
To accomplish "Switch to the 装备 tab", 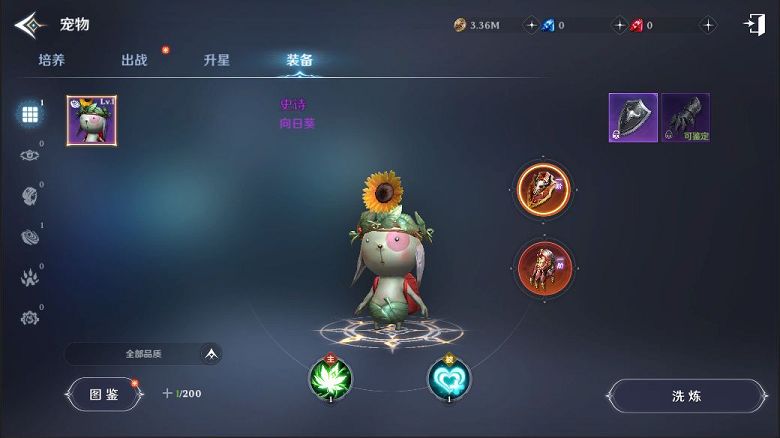I will 299,60.
